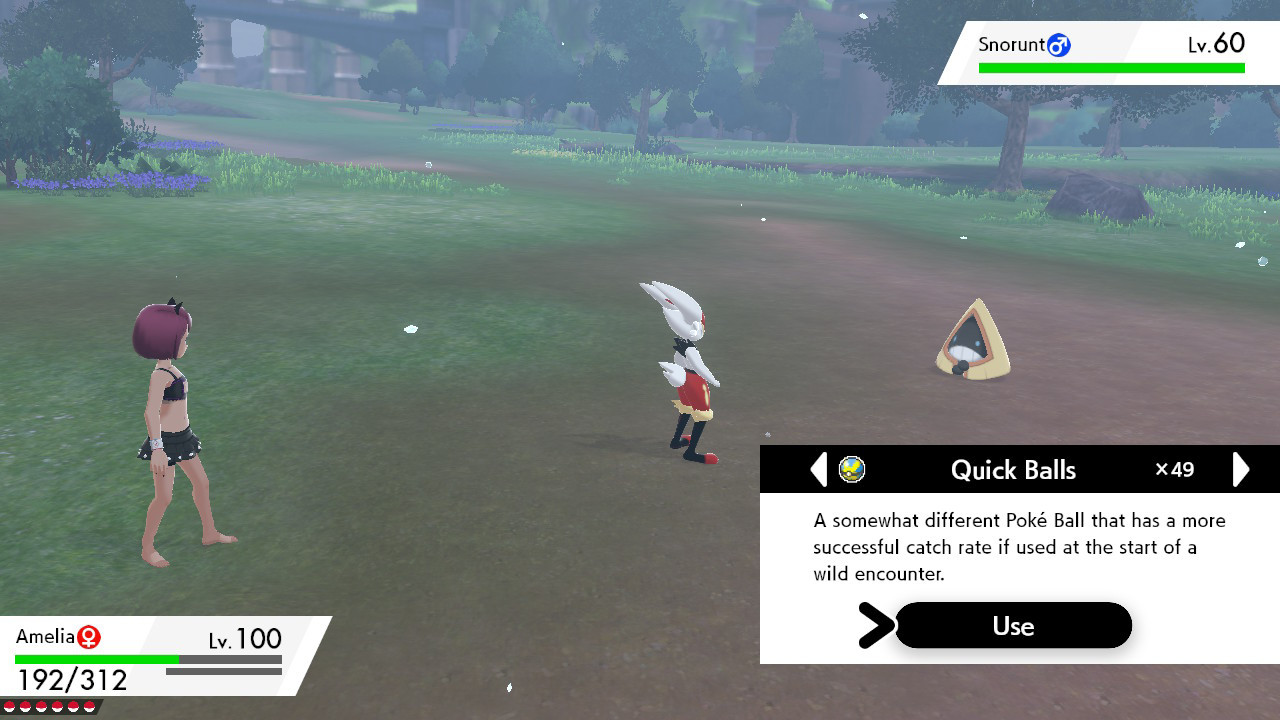Click the x49 quantity label
Screen dimensions: 1280x720
pos(1173,469)
